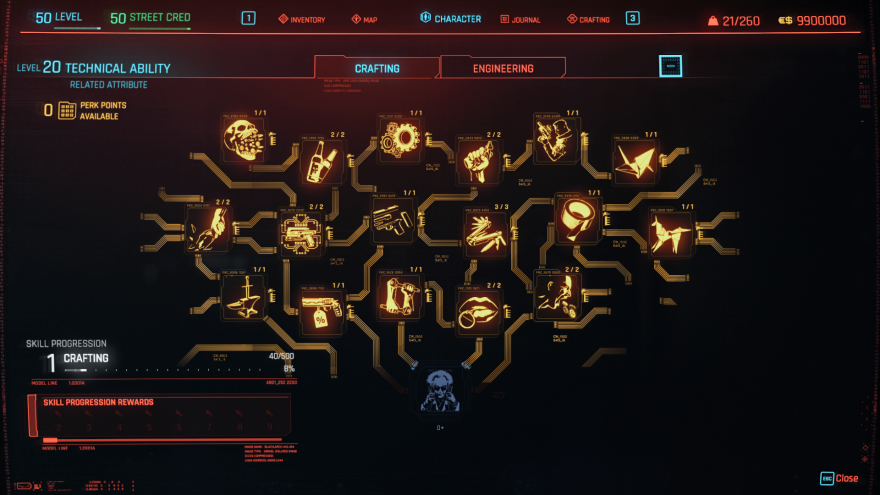Select the duct tape roll perk

point(577,217)
